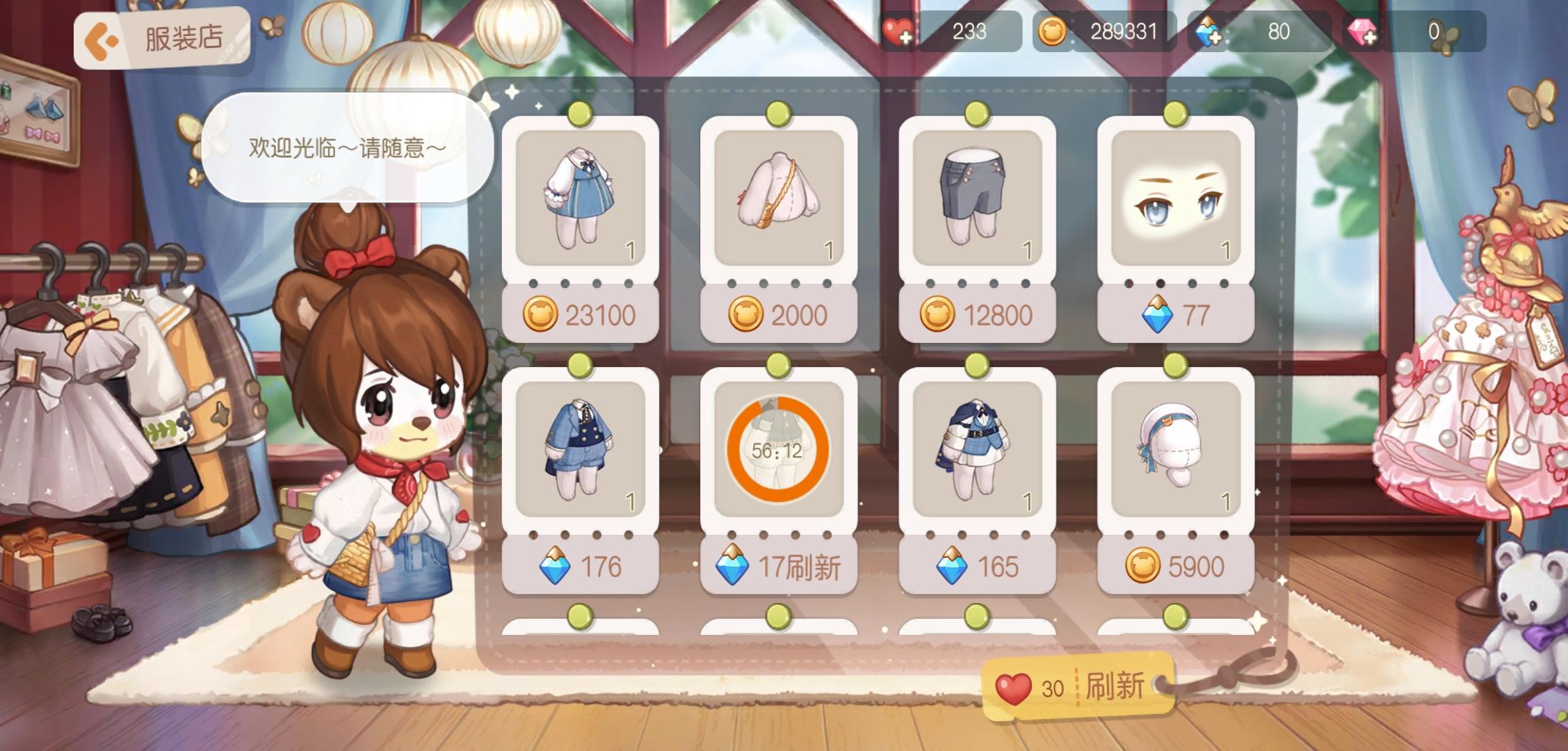
Task: Select the gray shorts priced 12800
Action: pos(976,200)
